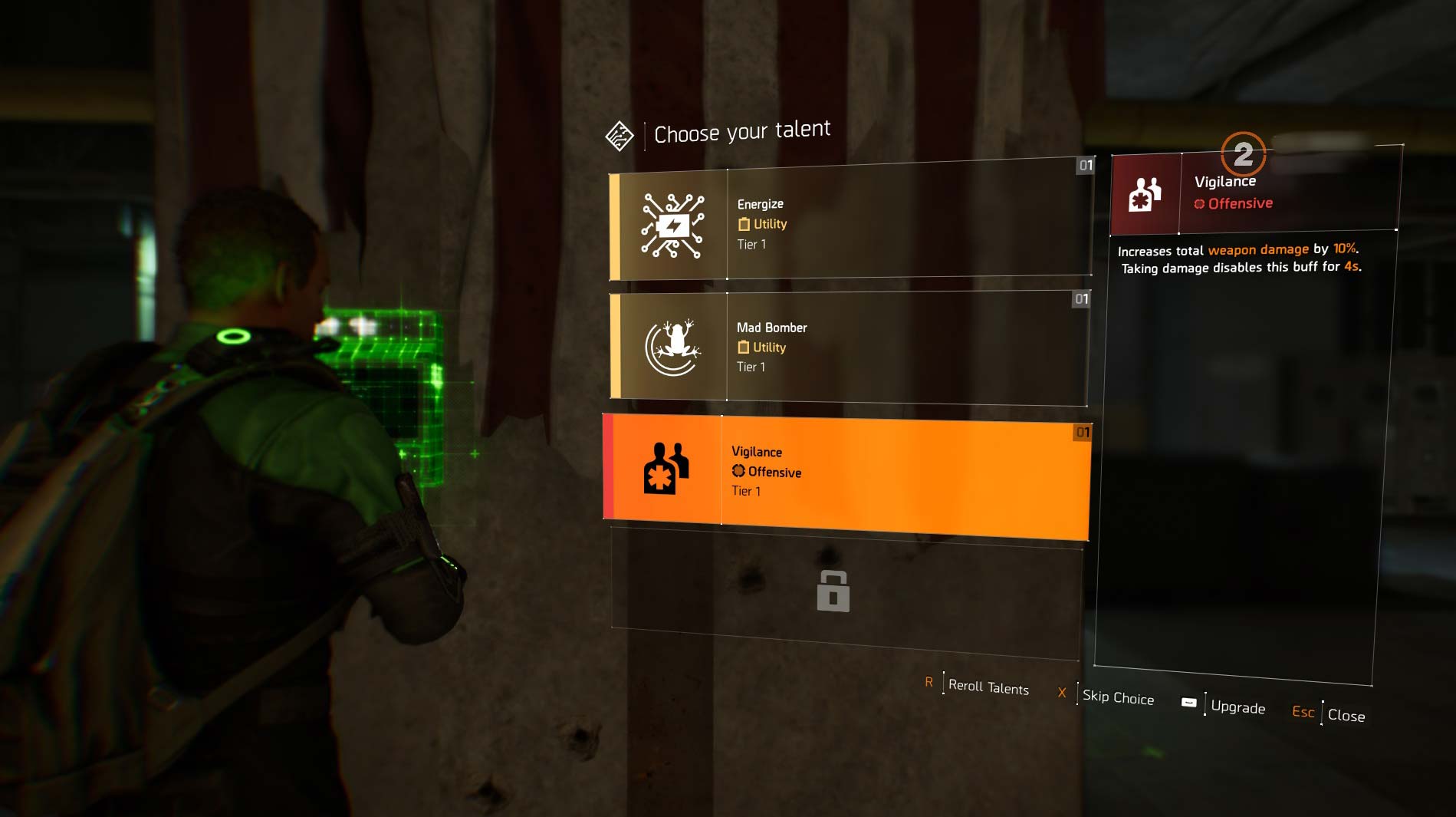This screenshot has width=1456, height=817.
Task: Select the Vigilance two-figure icon
Action: (x=666, y=471)
